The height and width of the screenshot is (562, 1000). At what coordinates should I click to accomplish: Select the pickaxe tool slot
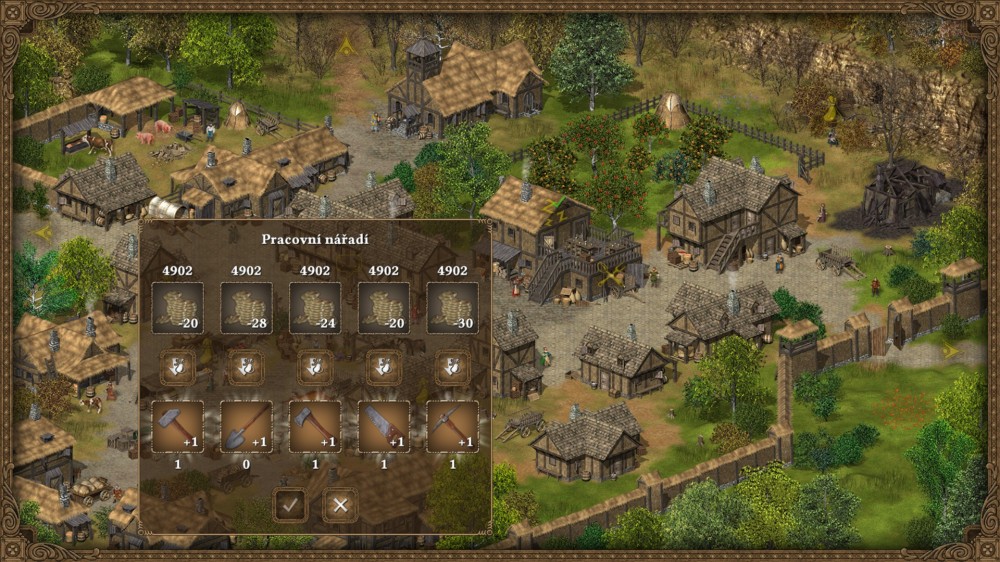pyautogui.click(x=452, y=427)
